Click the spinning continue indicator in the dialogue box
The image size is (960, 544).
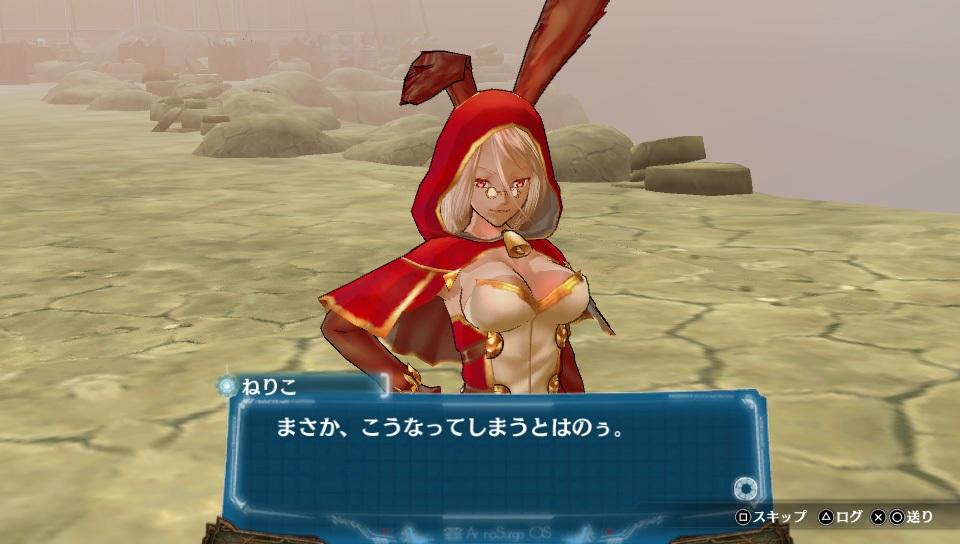point(743,489)
